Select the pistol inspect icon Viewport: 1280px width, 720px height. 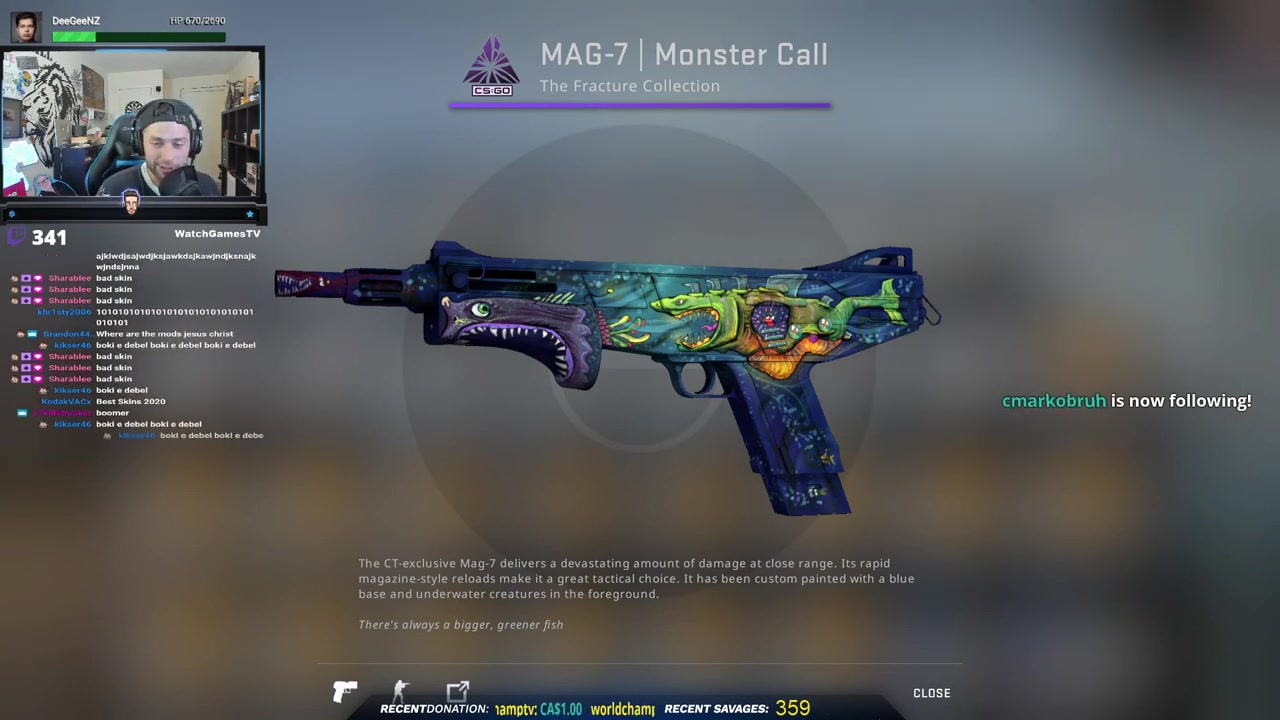345,691
